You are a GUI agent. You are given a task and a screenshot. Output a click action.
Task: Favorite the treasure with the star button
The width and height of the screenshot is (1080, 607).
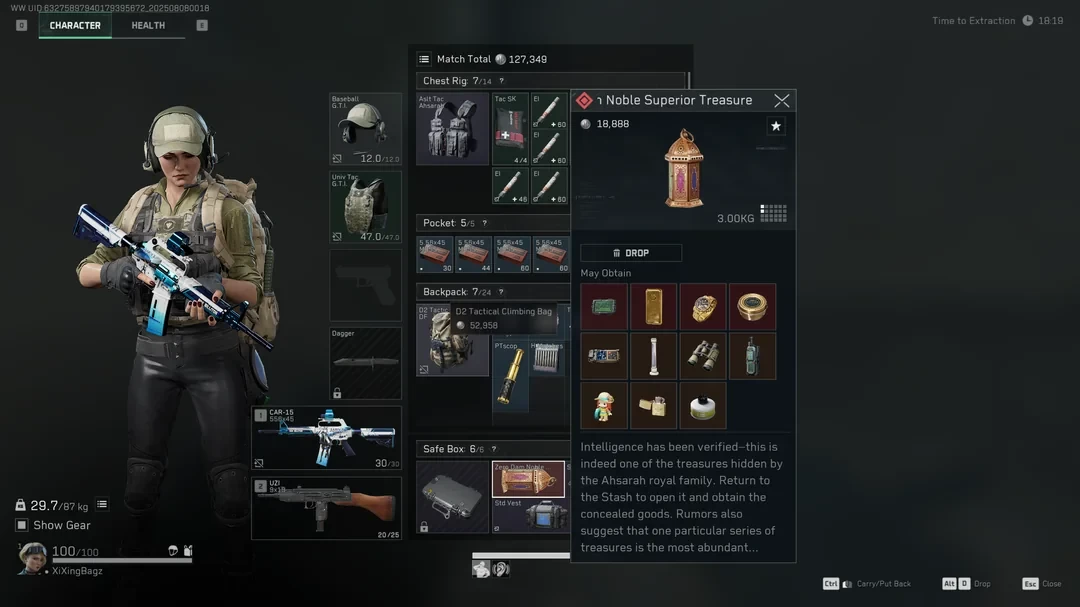tap(776, 126)
